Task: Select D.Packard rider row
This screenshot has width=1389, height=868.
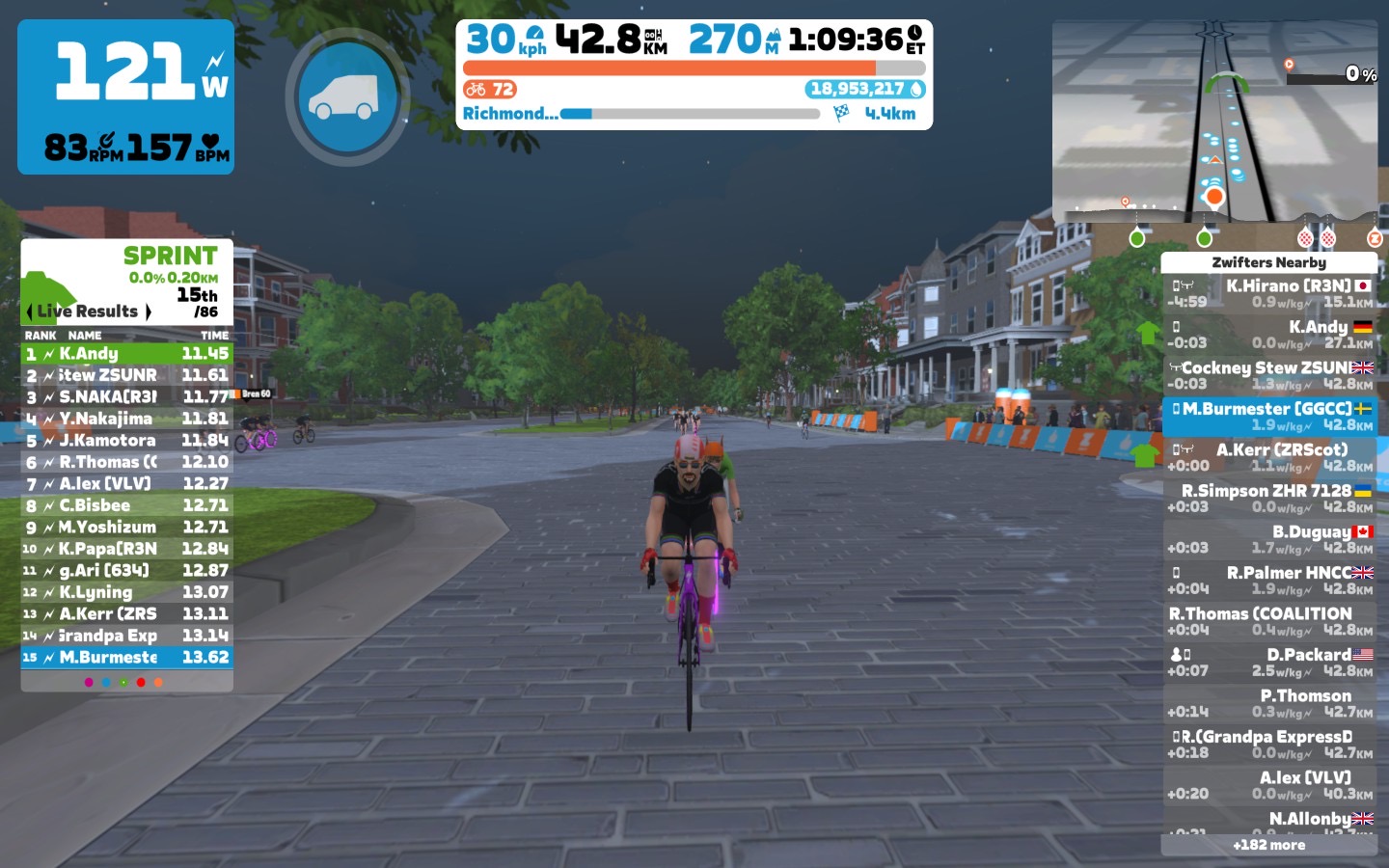Action: (x=1268, y=662)
